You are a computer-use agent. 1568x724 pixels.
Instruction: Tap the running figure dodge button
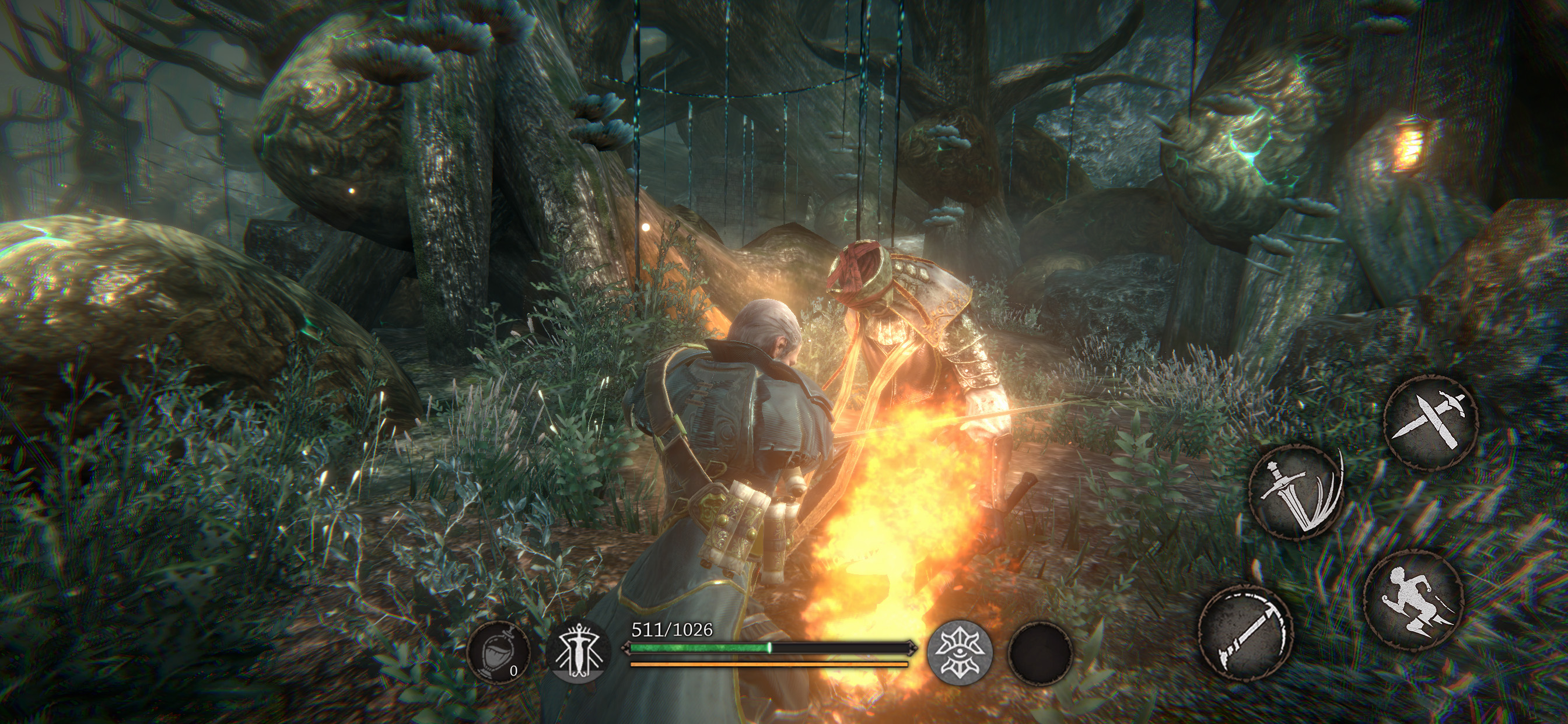click(x=1412, y=600)
